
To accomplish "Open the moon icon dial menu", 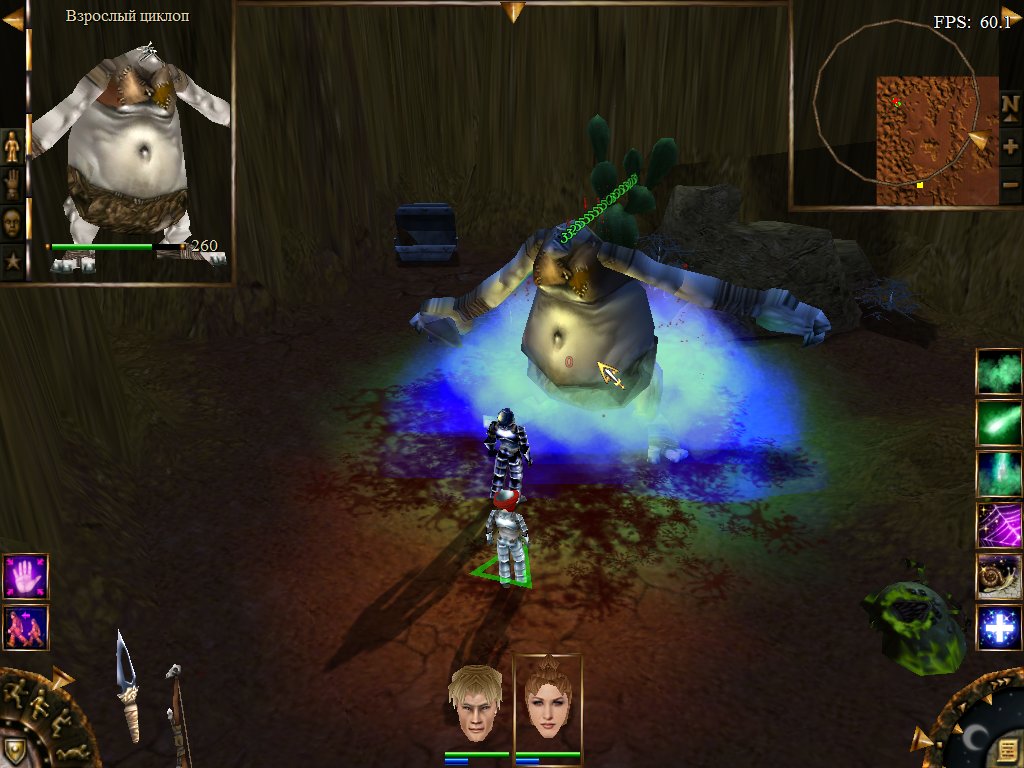I will 977,738.
